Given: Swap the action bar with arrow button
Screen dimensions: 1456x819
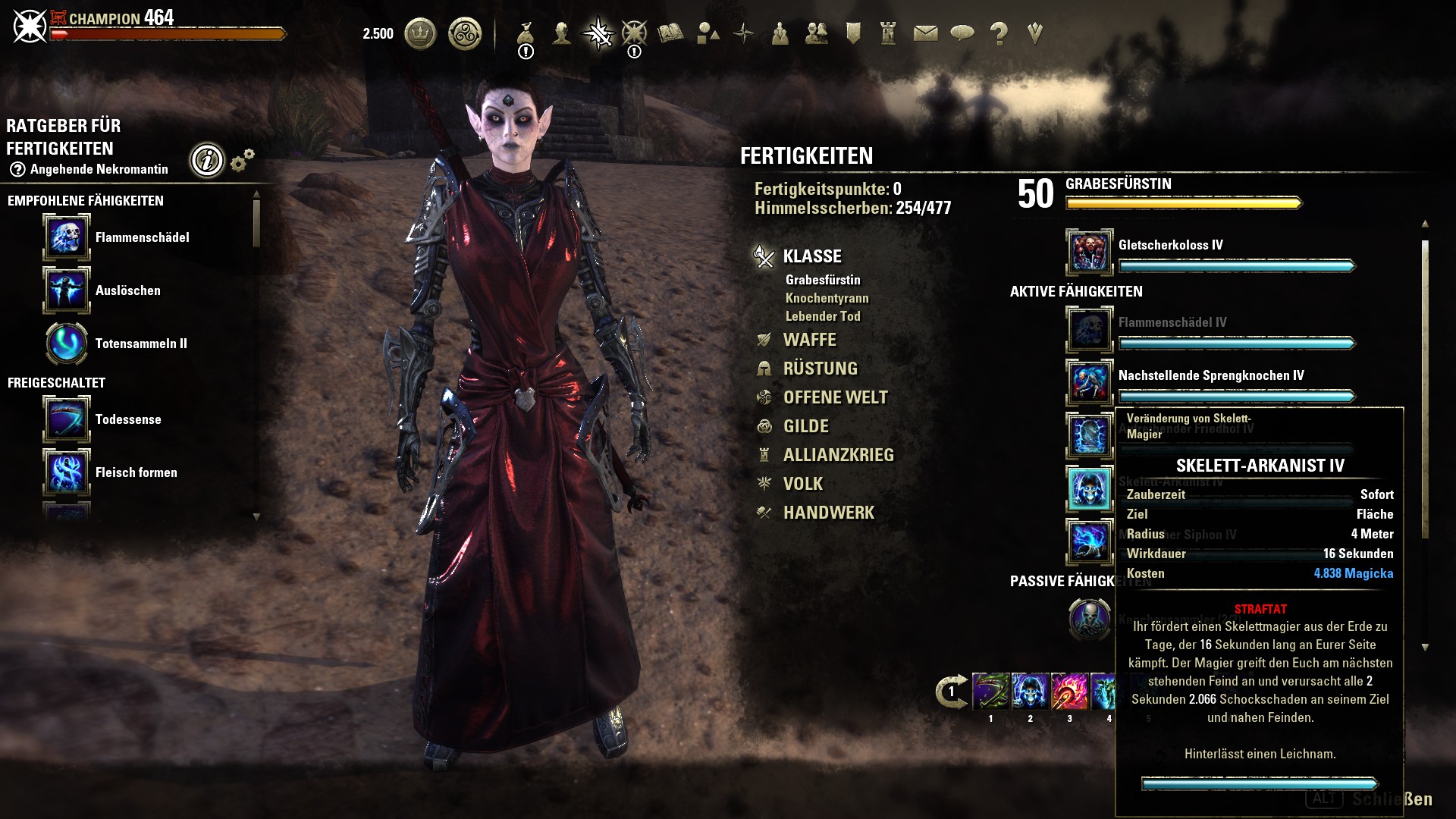Looking at the screenshot, I should [951, 692].
